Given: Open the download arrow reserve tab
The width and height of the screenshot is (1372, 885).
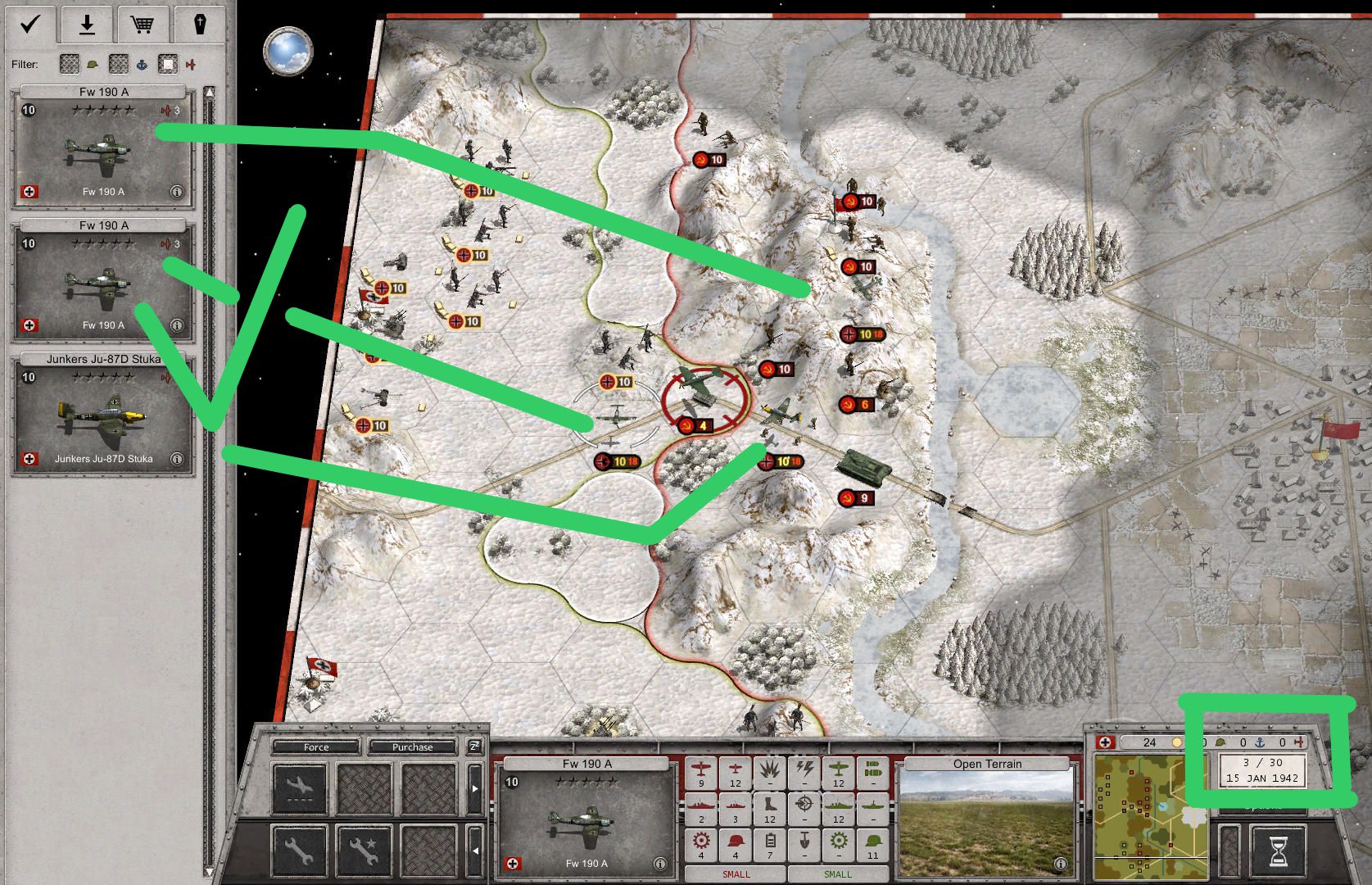Looking at the screenshot, I should tap(86, 25).
